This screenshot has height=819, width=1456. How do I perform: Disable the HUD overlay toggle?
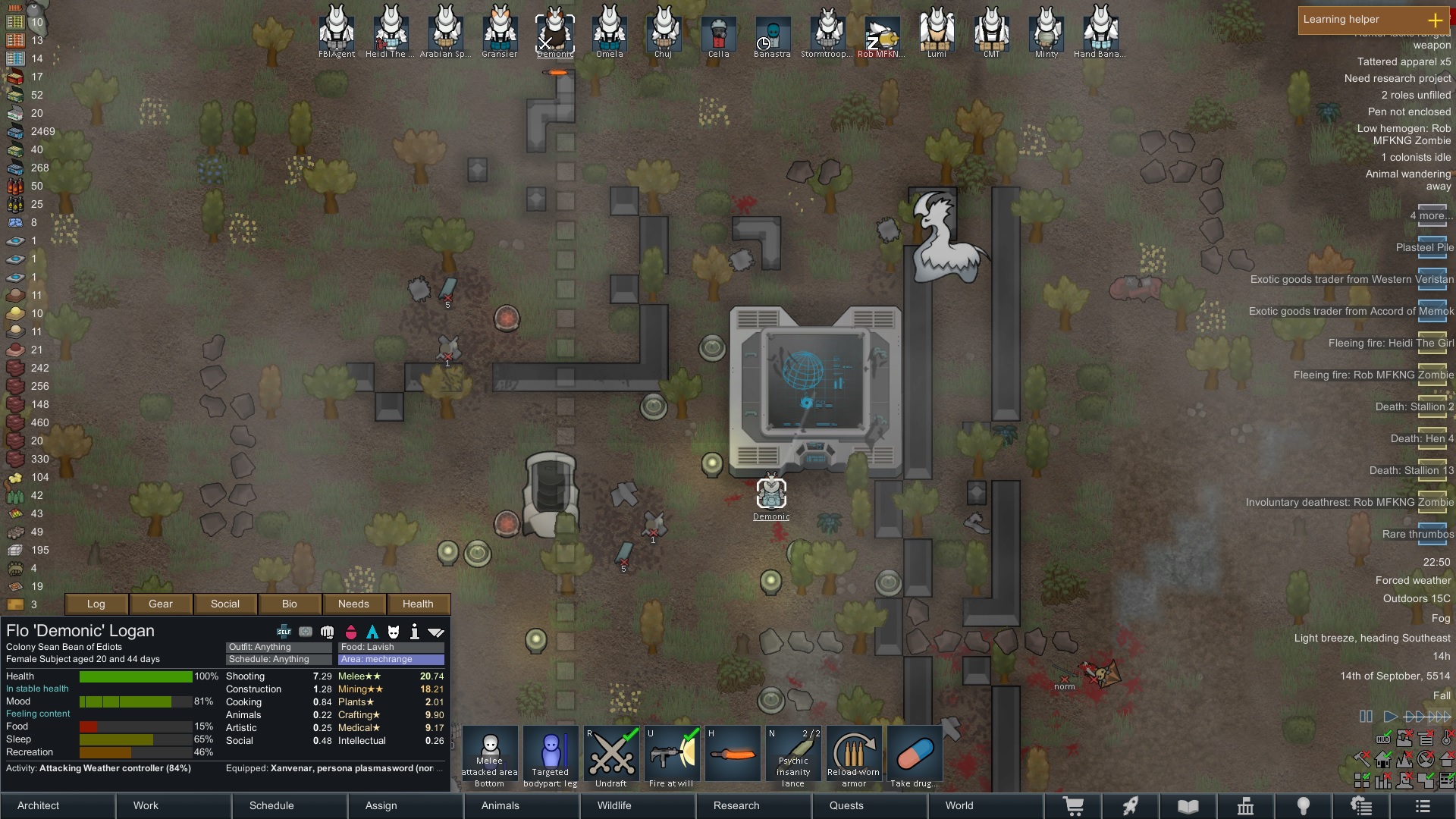[1384, 739]
